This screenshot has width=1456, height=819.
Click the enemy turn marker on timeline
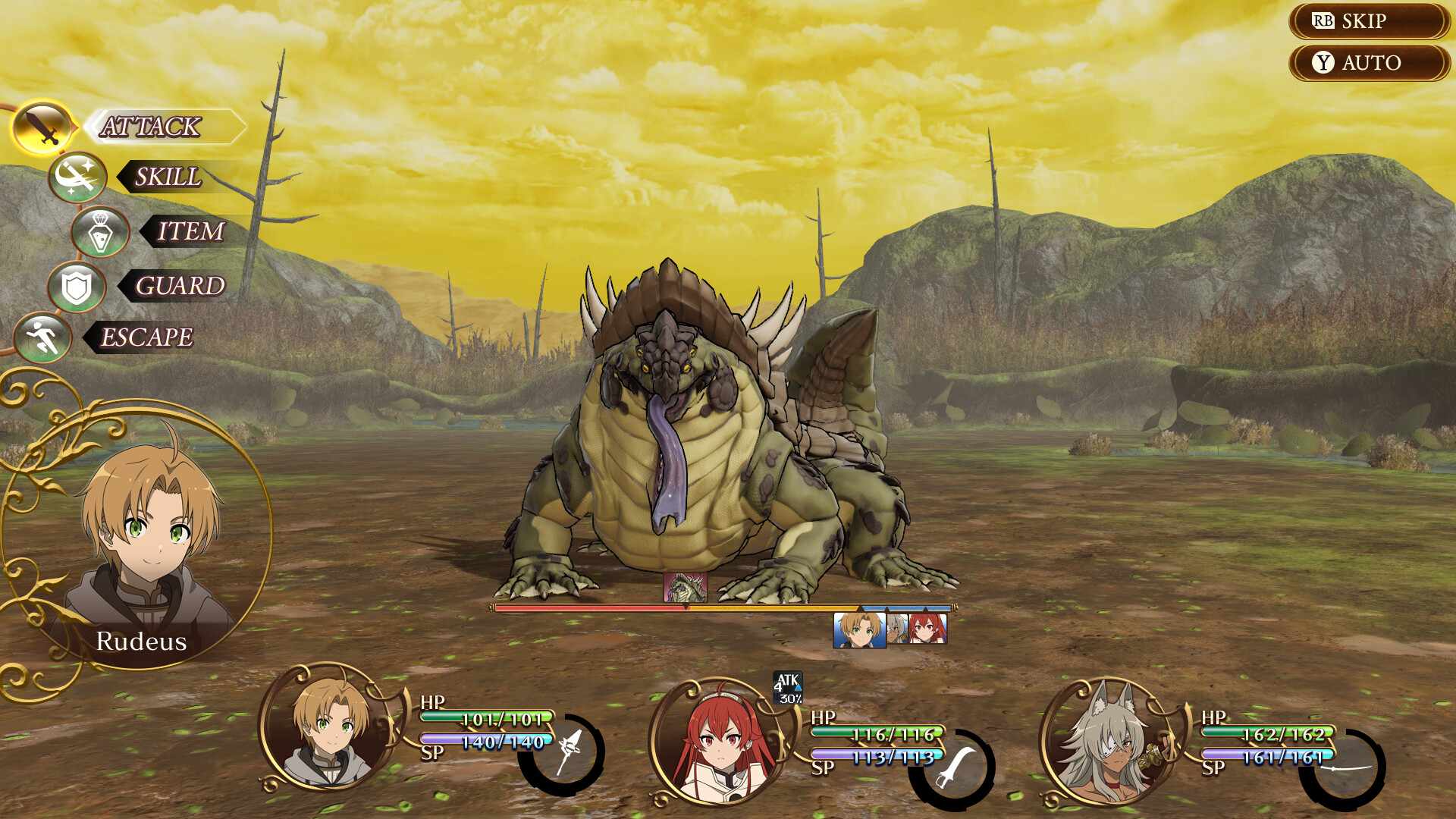[x=686, y=588]
